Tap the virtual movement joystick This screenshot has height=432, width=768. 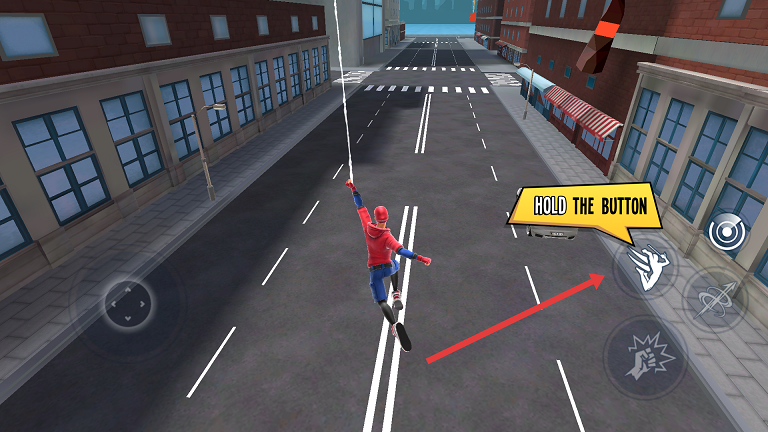click(127, 300)
